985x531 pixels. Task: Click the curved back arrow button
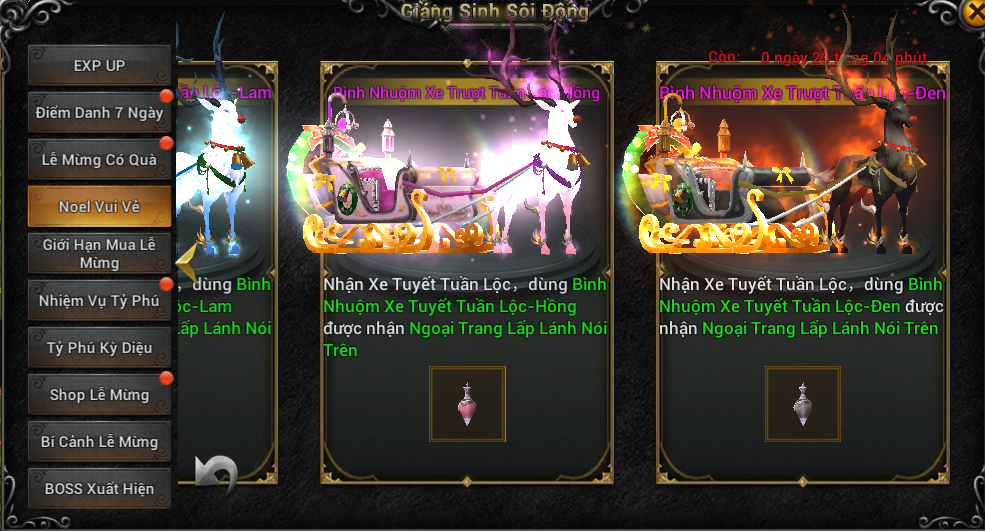point(216,473)
